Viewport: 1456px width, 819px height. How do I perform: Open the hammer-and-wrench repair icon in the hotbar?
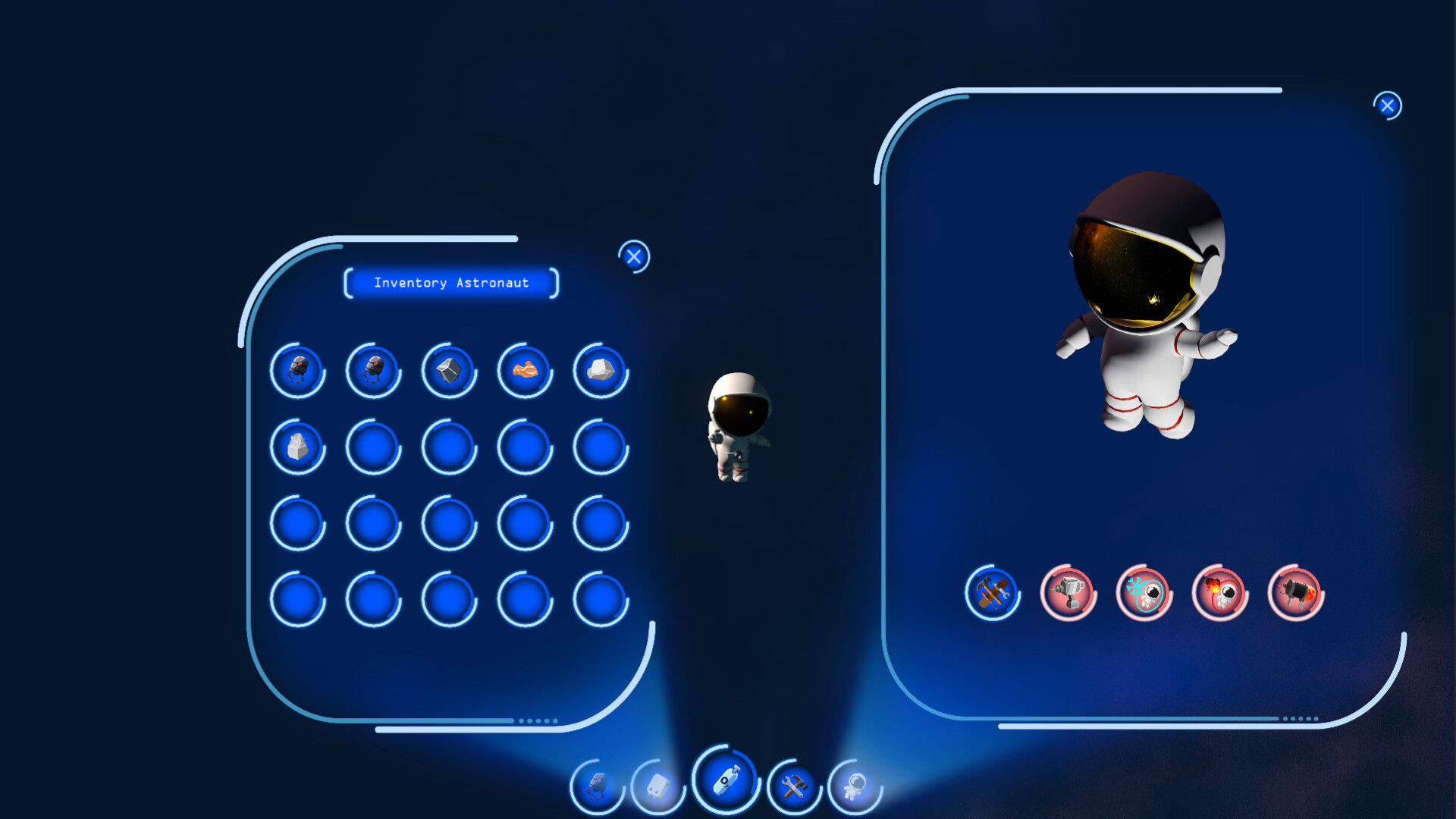pyautogui.click(x=792, y=786)
